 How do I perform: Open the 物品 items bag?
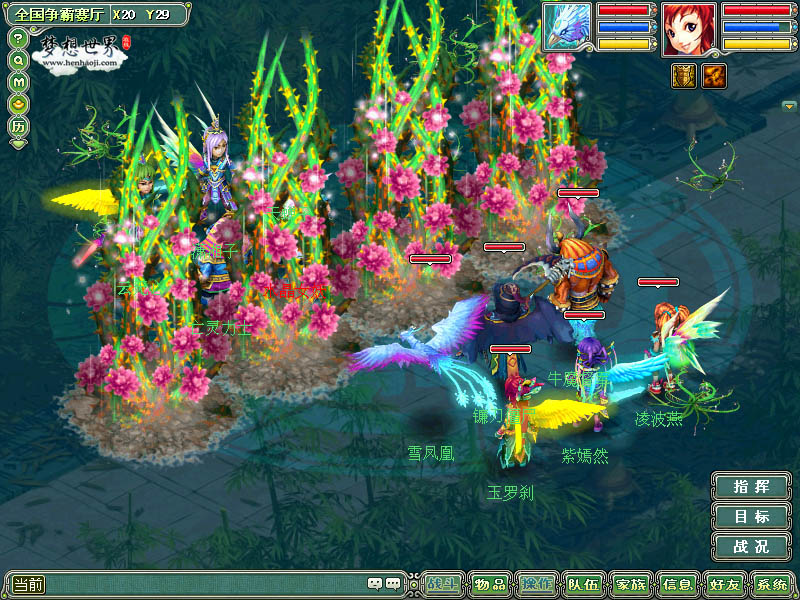[x=490, y=584]
